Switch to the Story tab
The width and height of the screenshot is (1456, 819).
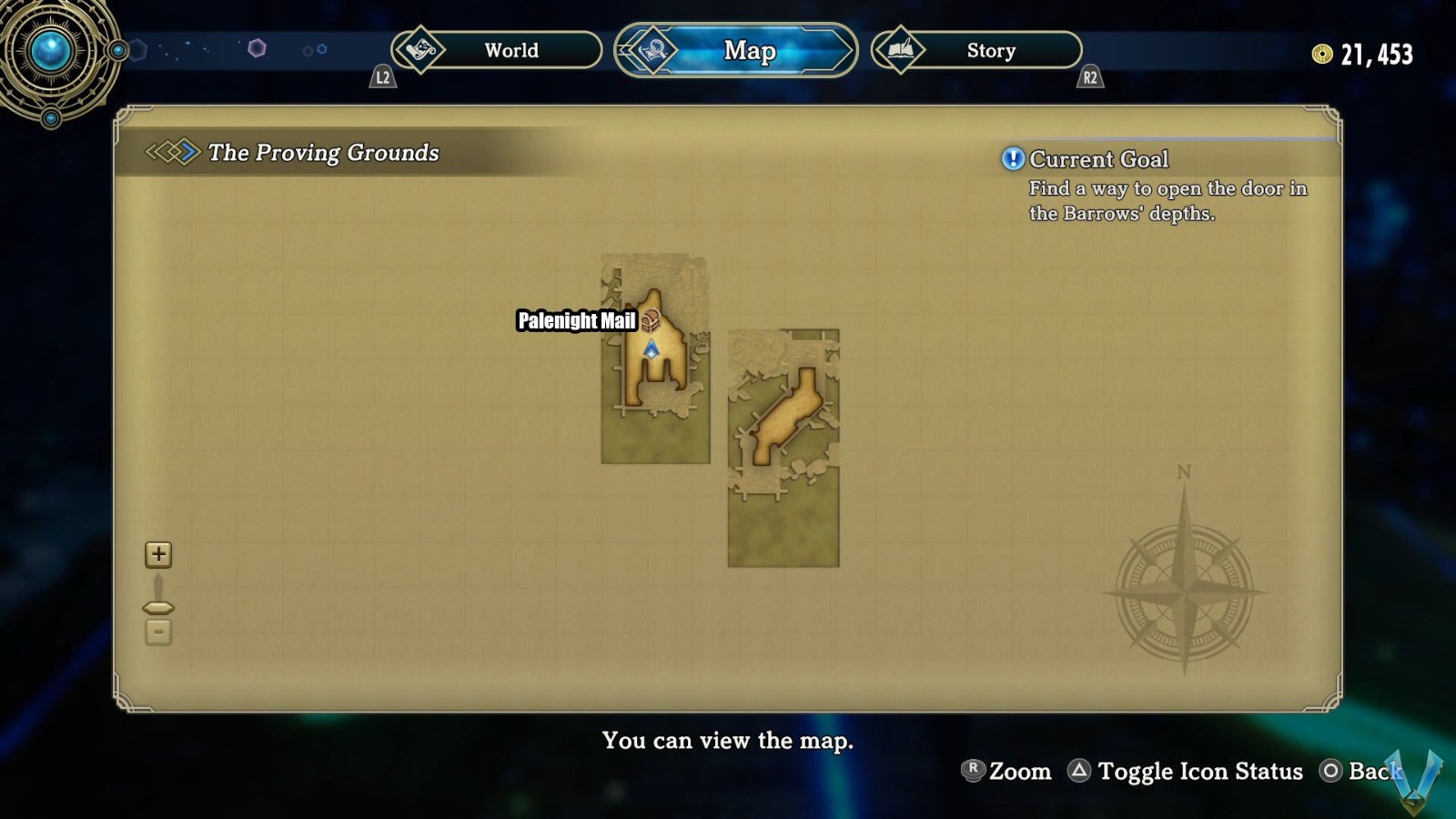pos(990,50)
